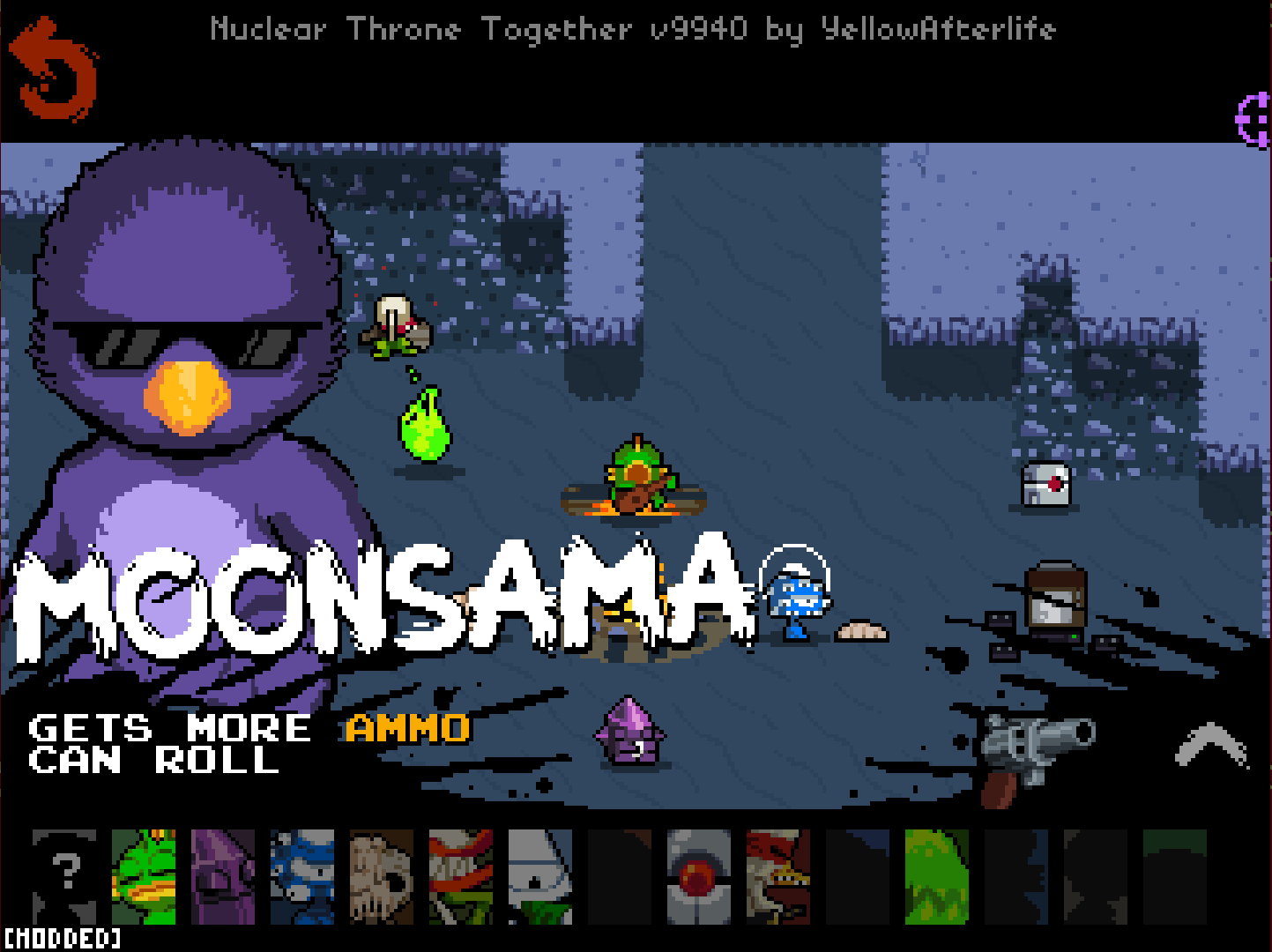Select the random character question mark slot
The width and height of the screenshot is (1272, 952).
click(63, 877)
